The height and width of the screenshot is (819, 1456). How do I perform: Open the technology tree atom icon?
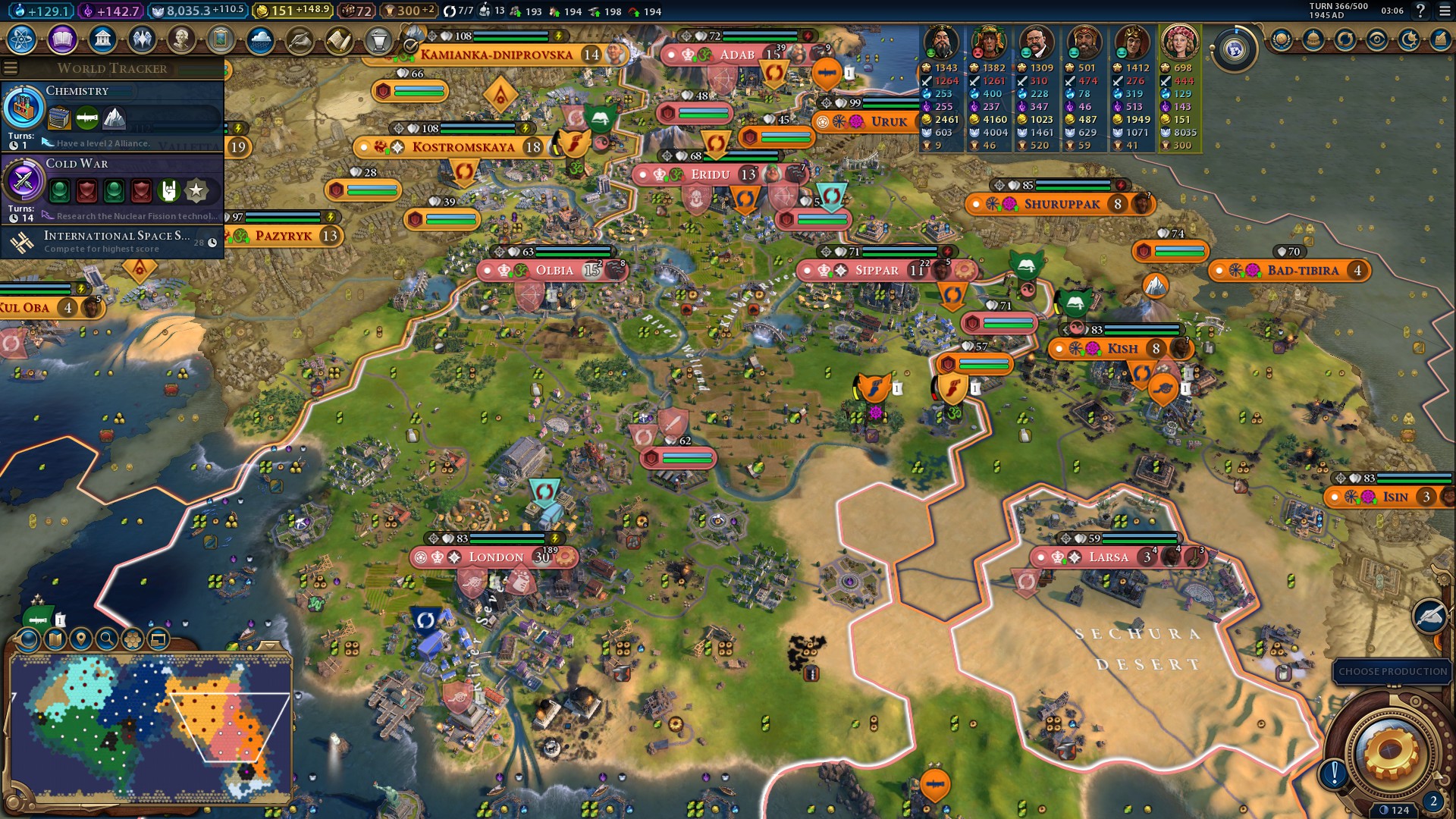(22, 39)
